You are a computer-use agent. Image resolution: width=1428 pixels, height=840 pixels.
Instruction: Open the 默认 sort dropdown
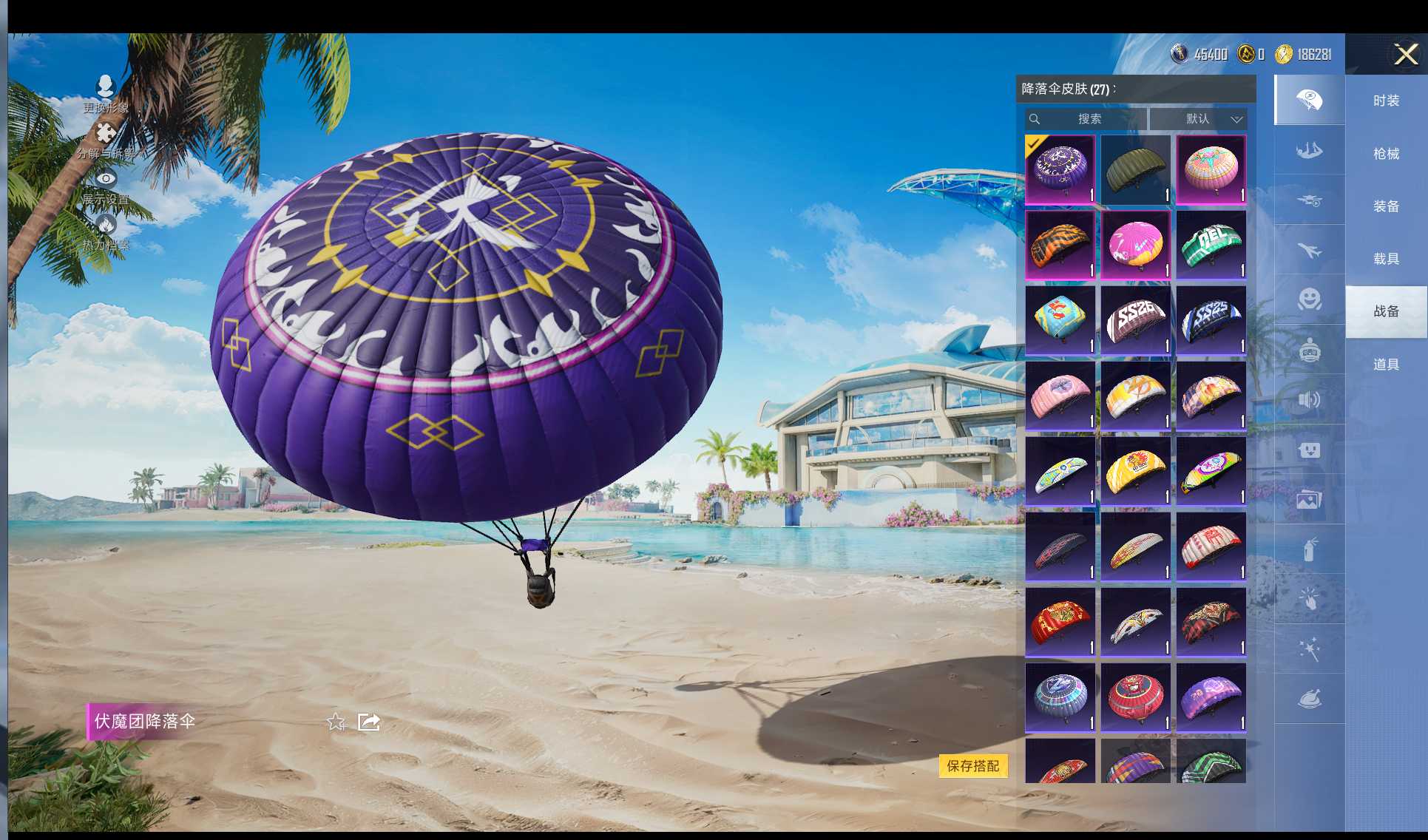1198,119
